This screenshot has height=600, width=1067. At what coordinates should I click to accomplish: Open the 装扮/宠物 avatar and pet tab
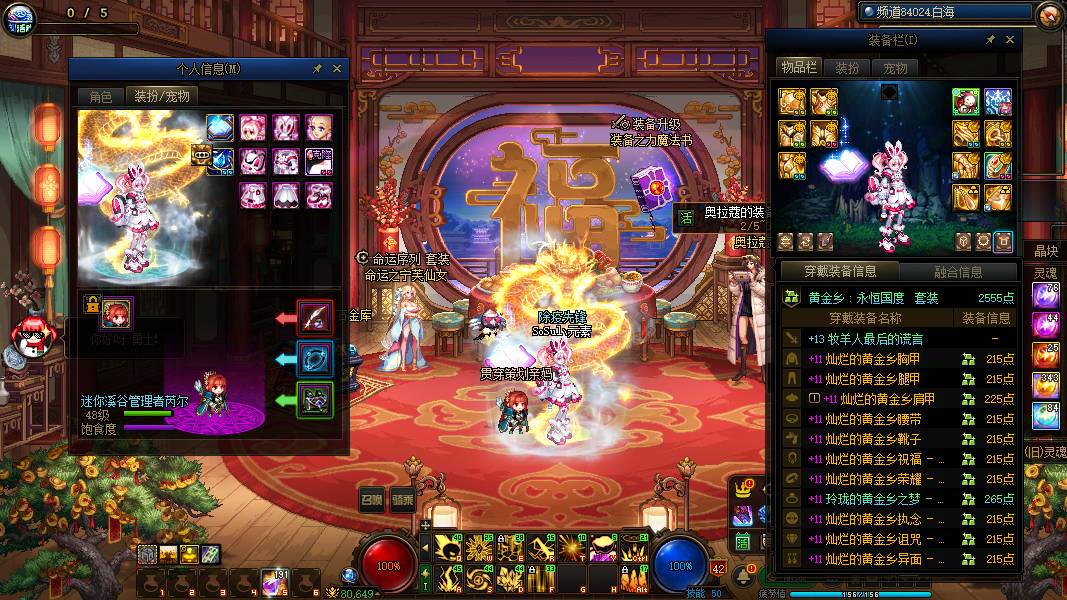pyautogui.click(x=160, y=96)
